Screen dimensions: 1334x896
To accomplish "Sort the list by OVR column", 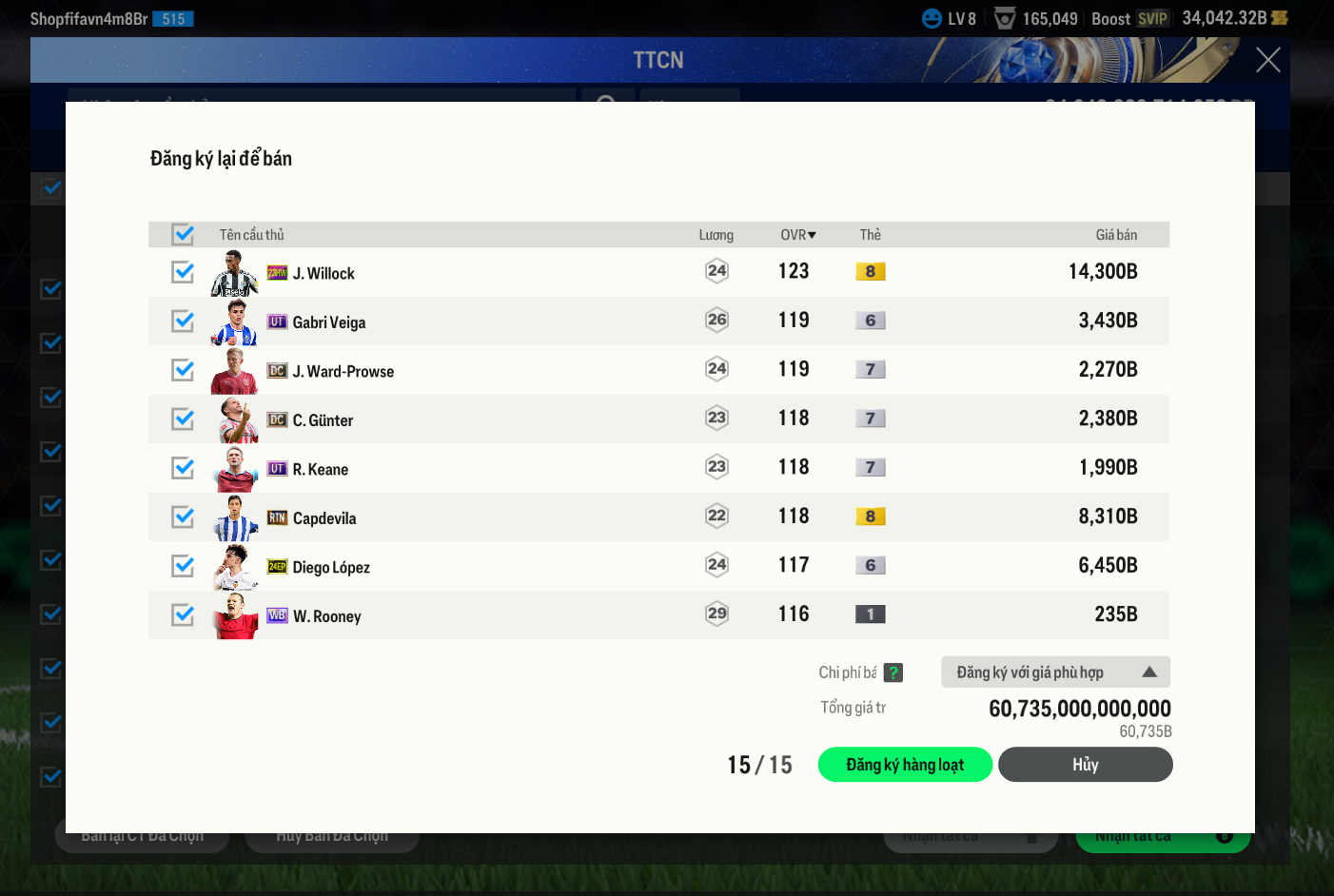I will tap(797, 235).
